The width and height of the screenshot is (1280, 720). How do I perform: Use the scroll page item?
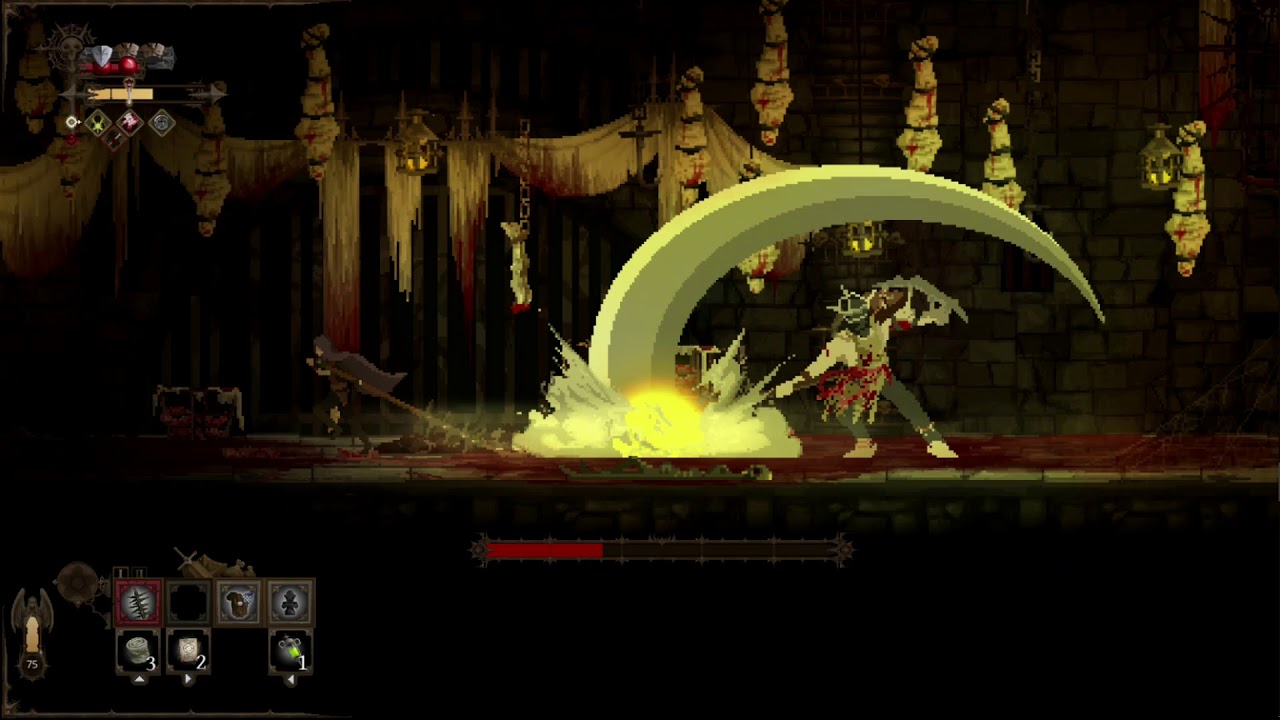click(187, 652)
